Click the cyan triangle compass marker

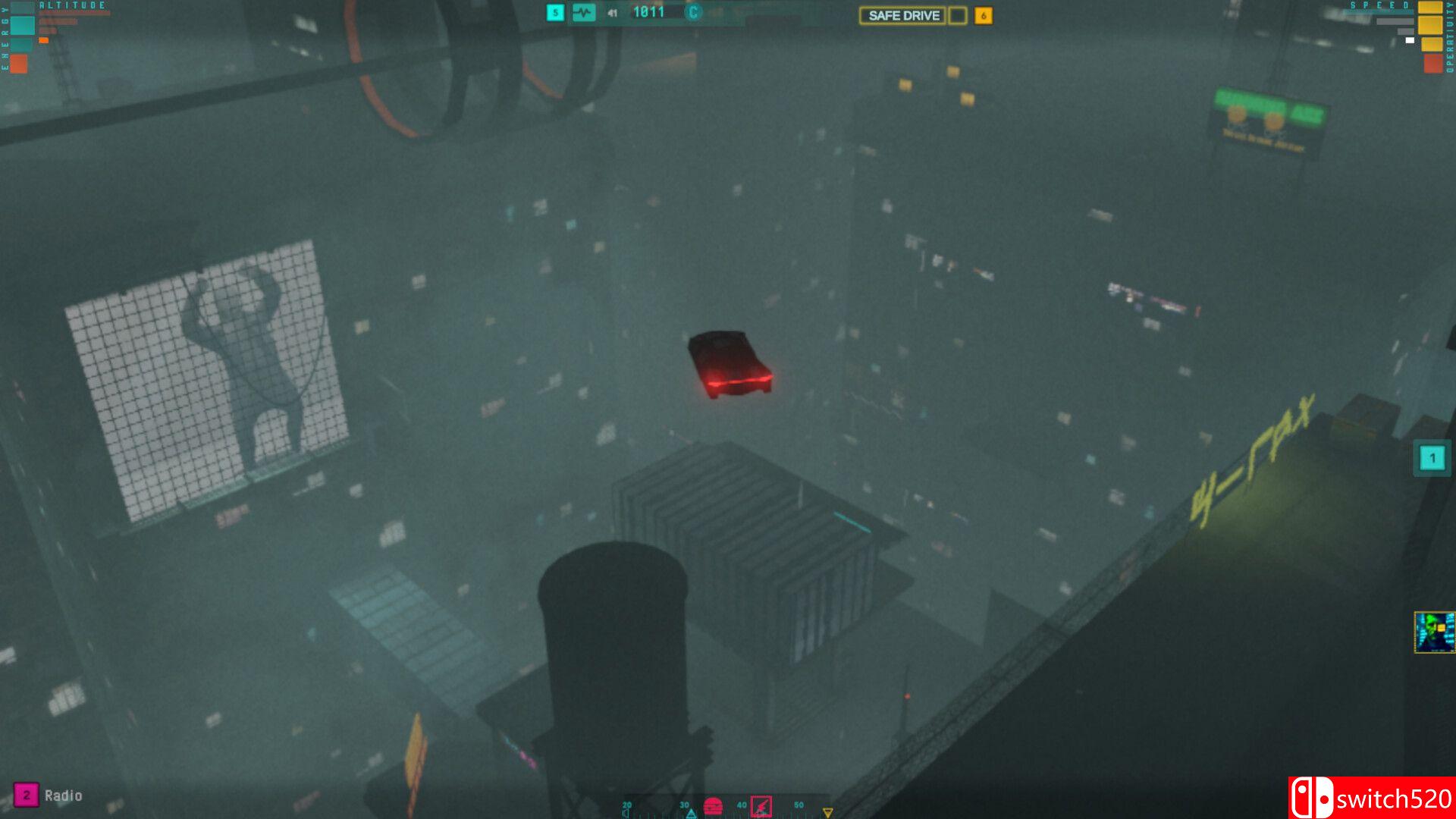pyautogui.click(x=691, y=814)
